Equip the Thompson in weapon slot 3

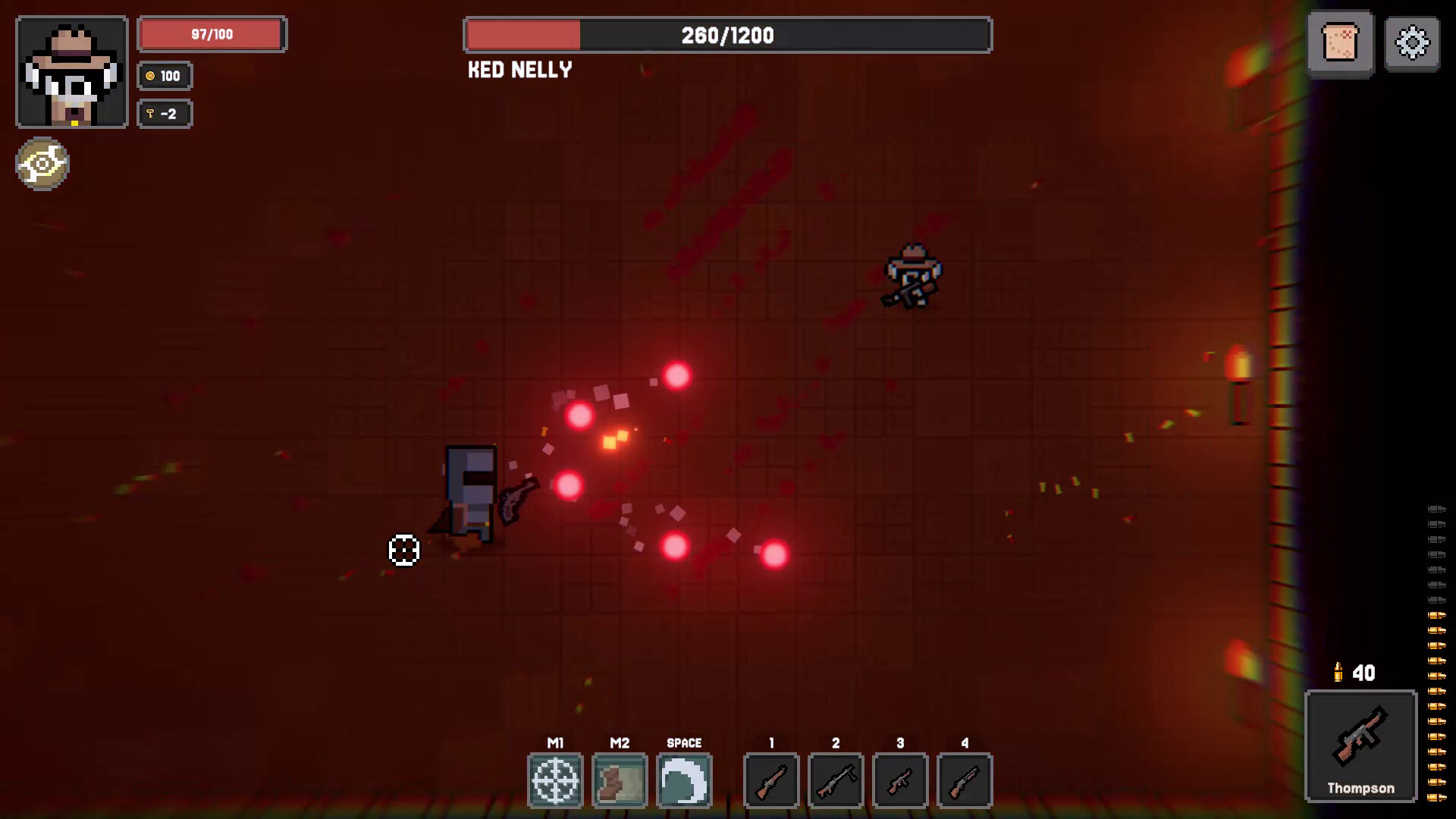(x=901, y=780)
